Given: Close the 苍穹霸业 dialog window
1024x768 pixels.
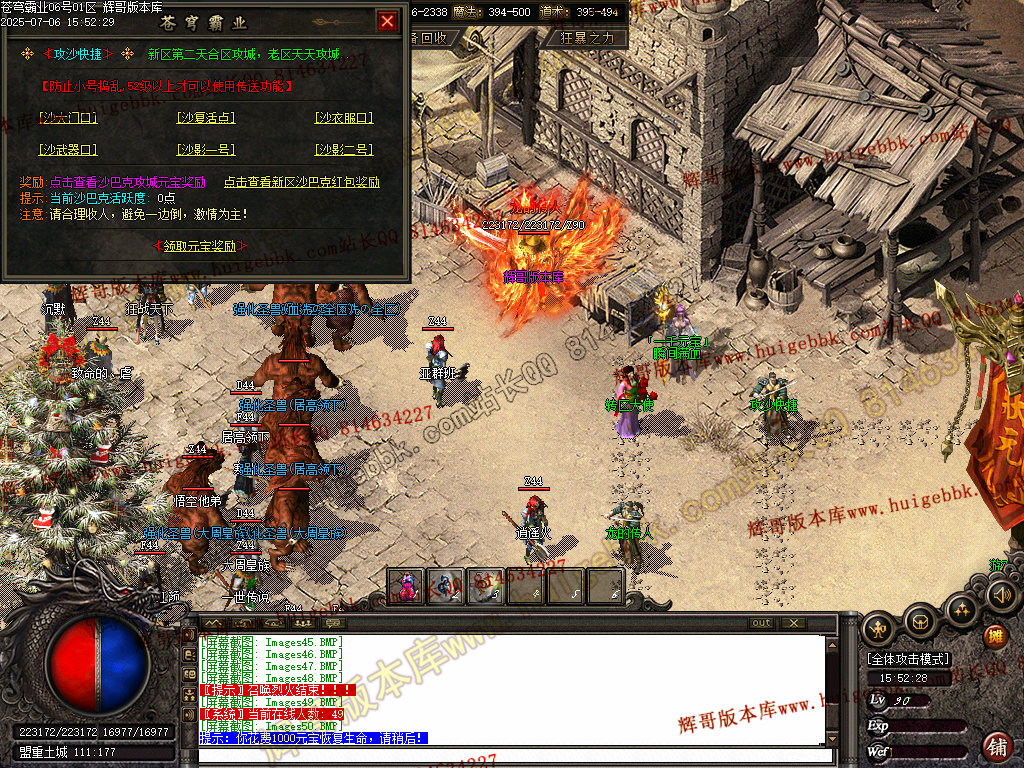Looking at the screenshot, I should (388, 20).
